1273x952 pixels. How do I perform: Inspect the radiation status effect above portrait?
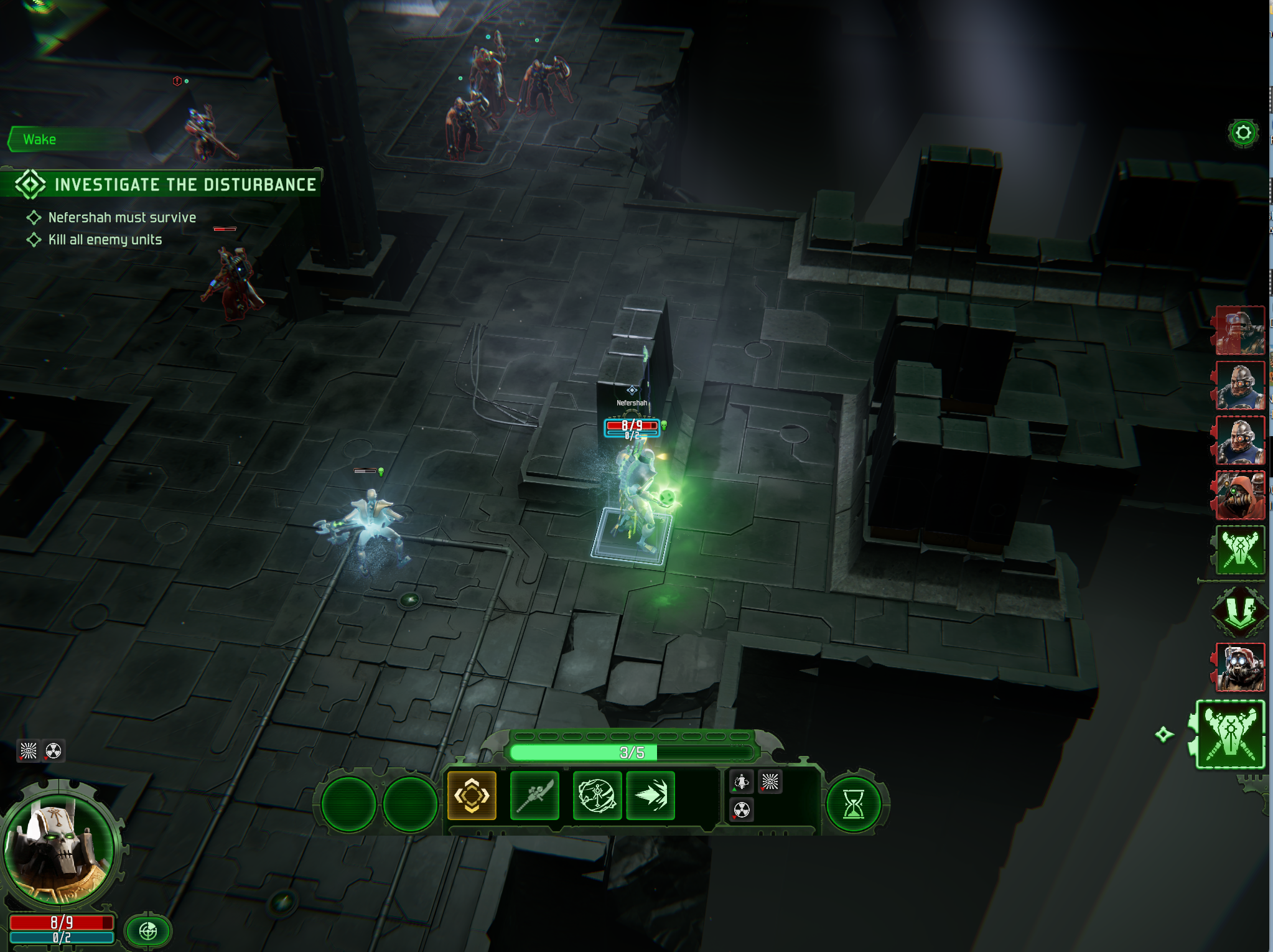(54, 751)
